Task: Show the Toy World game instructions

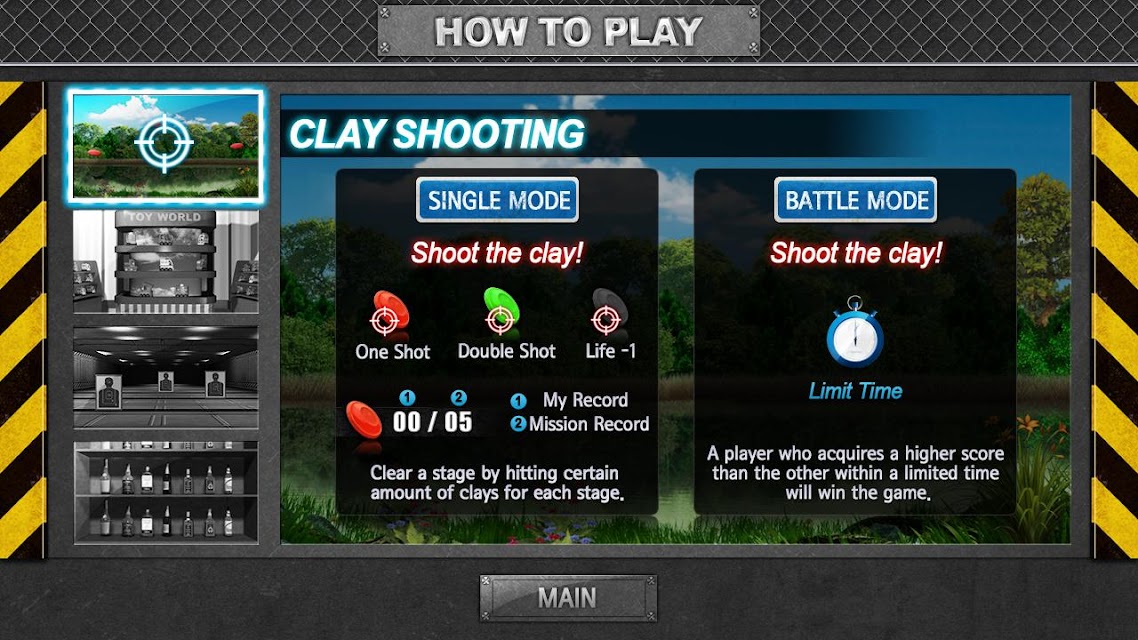Action: click(166, 261)
